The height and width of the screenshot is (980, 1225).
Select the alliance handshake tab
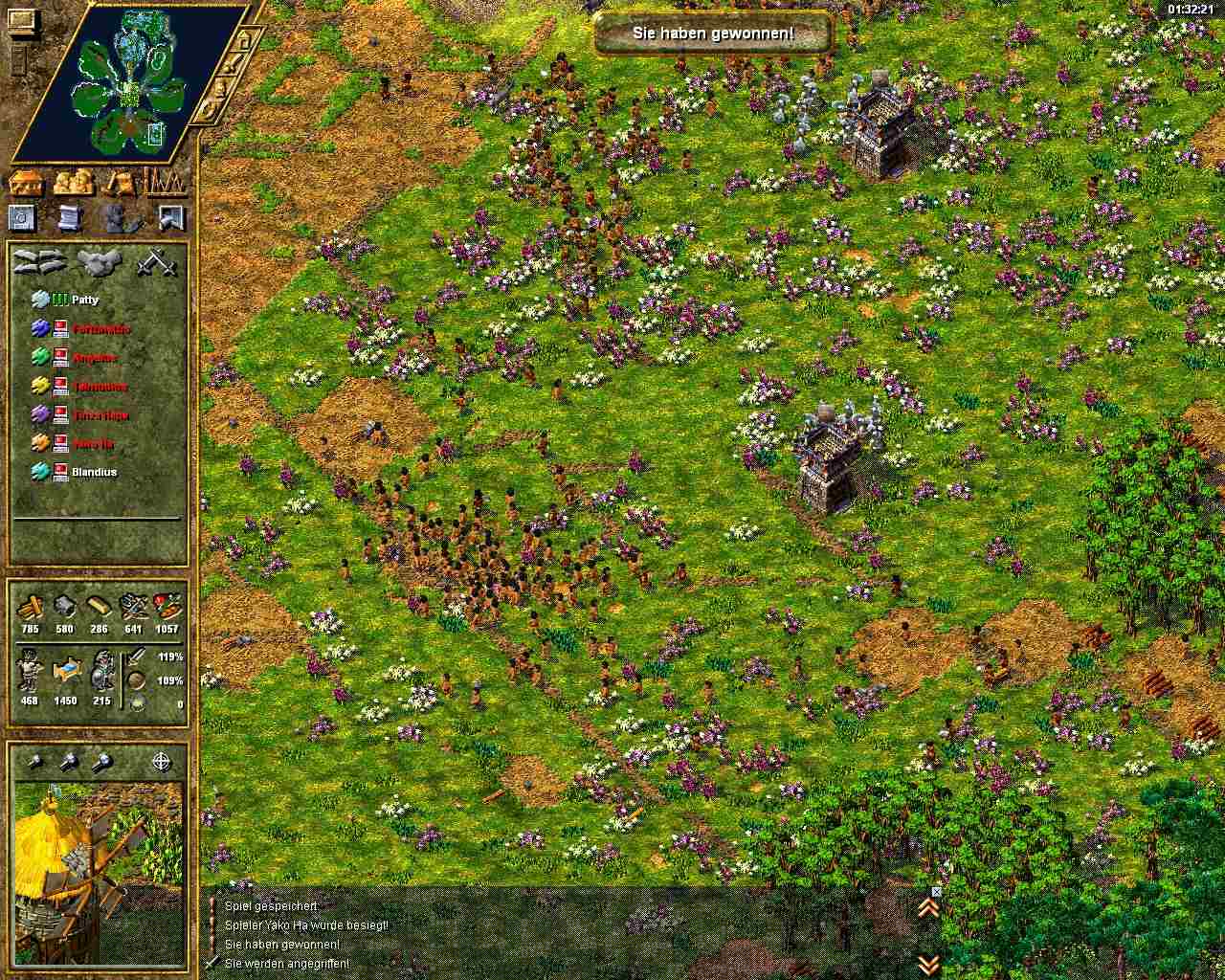pos(99,262)
